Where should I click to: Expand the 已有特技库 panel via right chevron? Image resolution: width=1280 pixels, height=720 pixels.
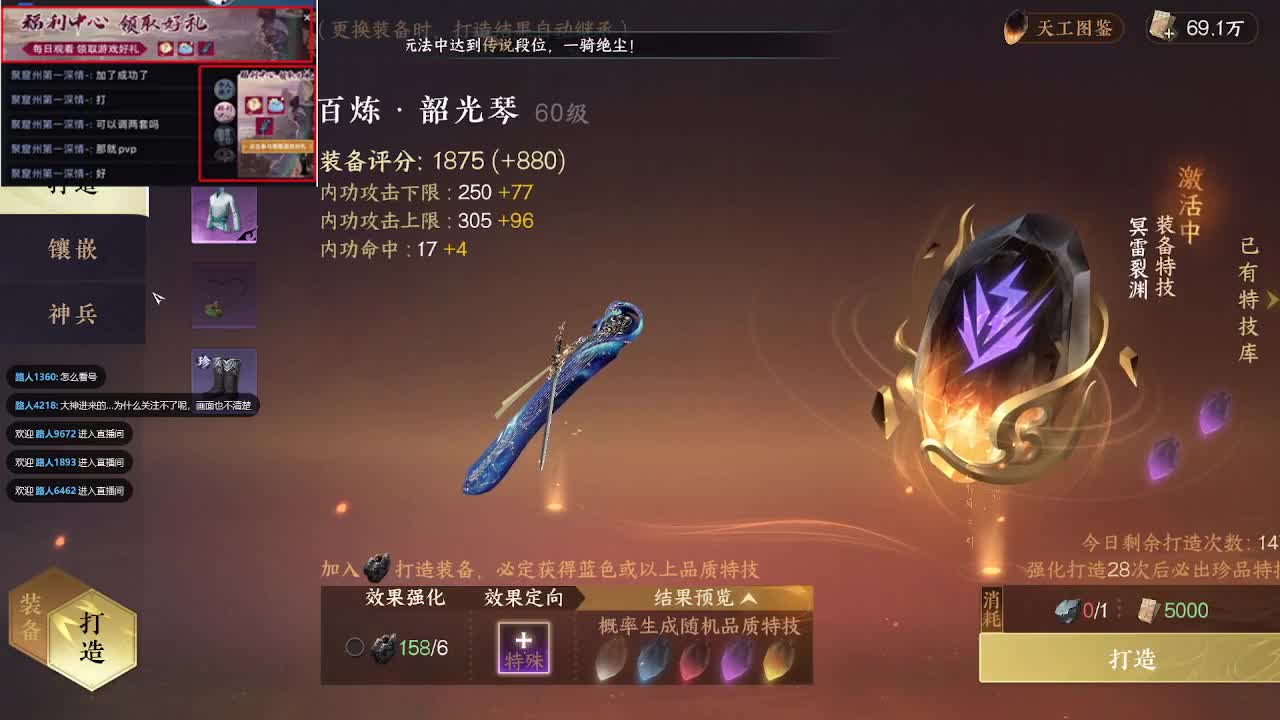1274,300
